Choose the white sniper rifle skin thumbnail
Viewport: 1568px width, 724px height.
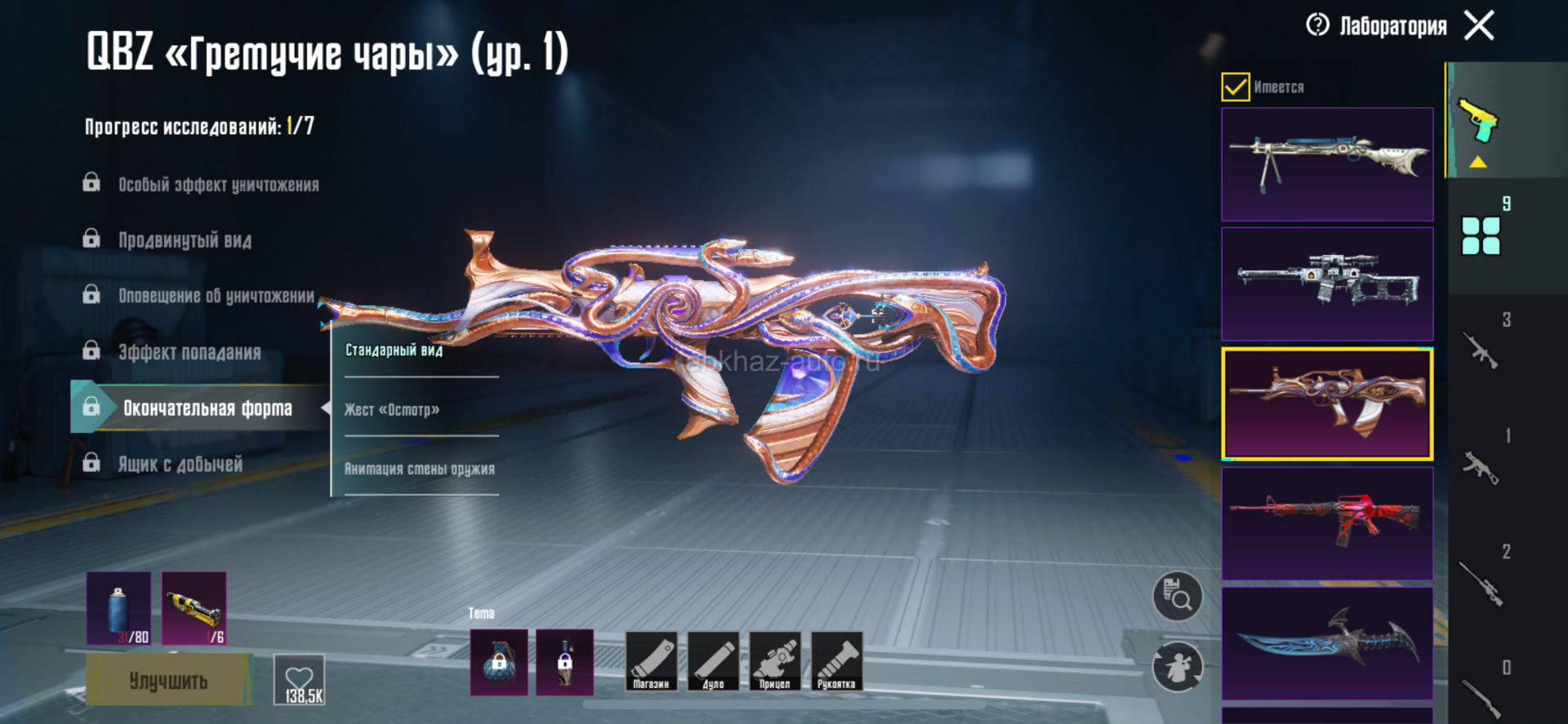click(1327, 284)
